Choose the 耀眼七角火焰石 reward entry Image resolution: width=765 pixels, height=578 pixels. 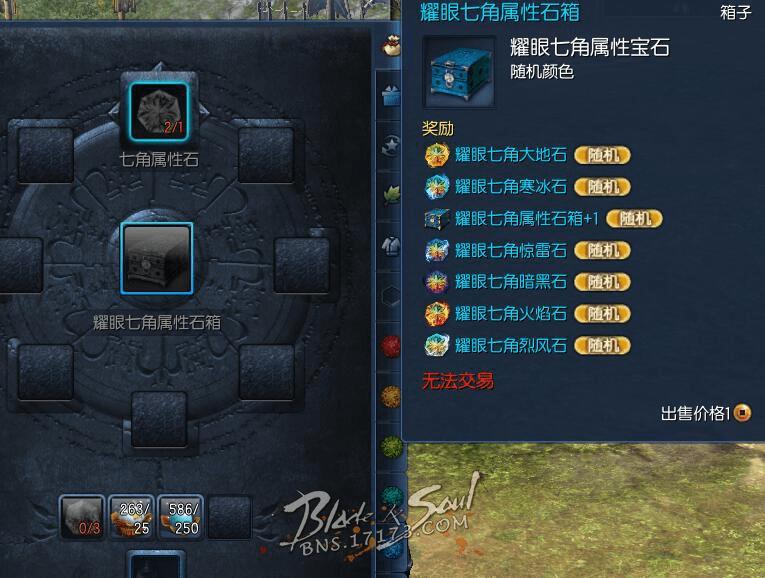pos(510,314)
